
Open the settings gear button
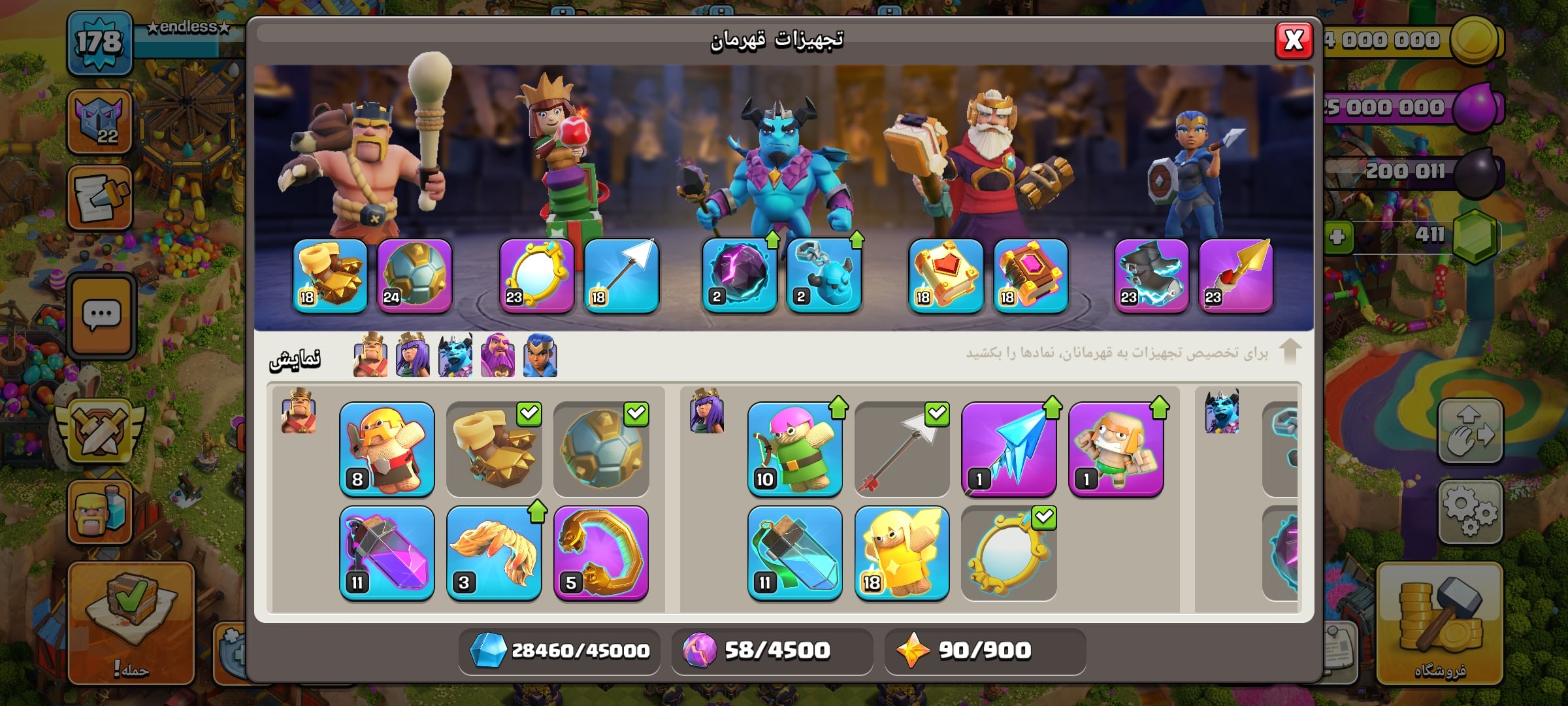click(x=1470, y=511)
